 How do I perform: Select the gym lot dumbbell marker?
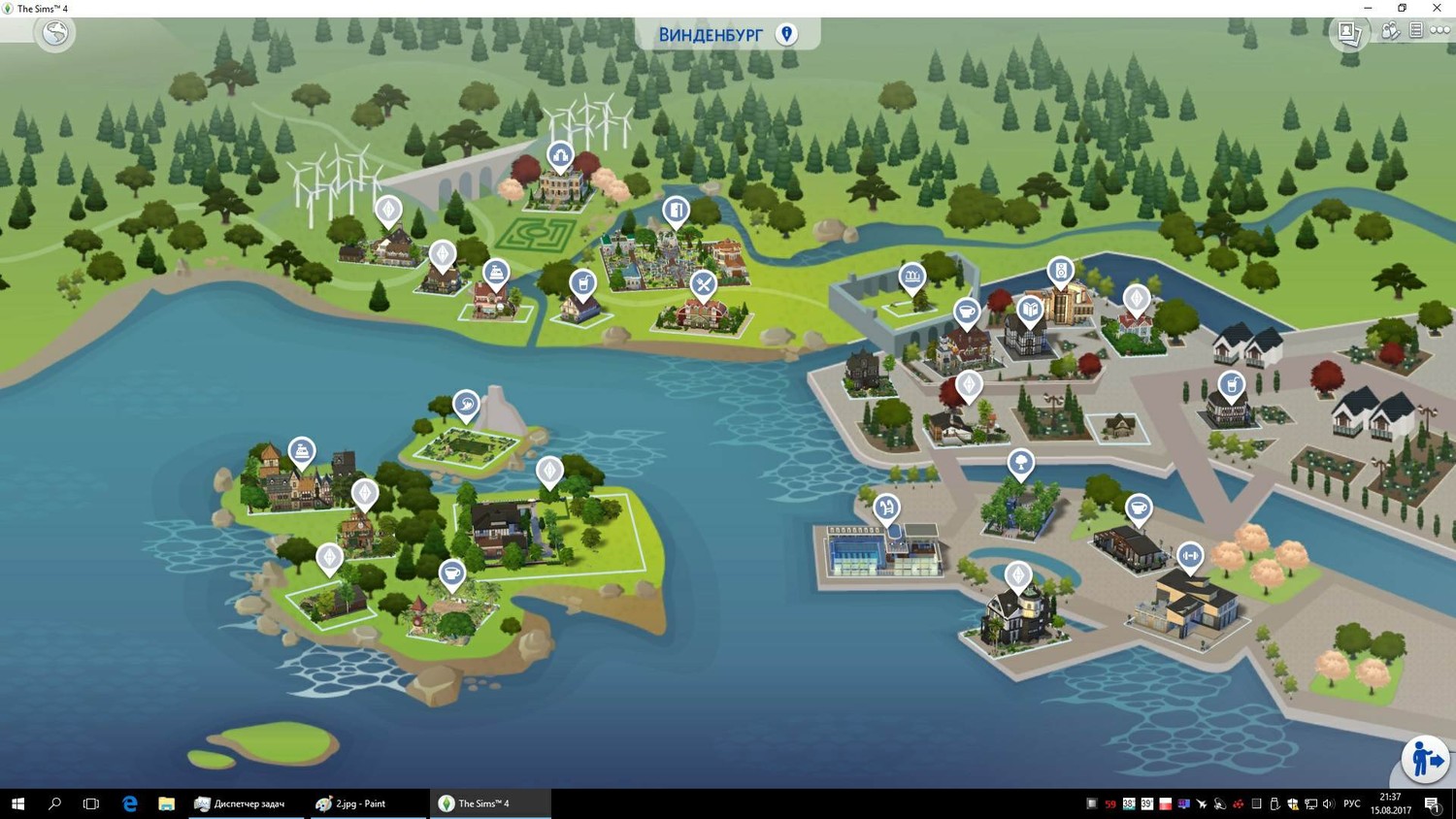click(1190, 556)
